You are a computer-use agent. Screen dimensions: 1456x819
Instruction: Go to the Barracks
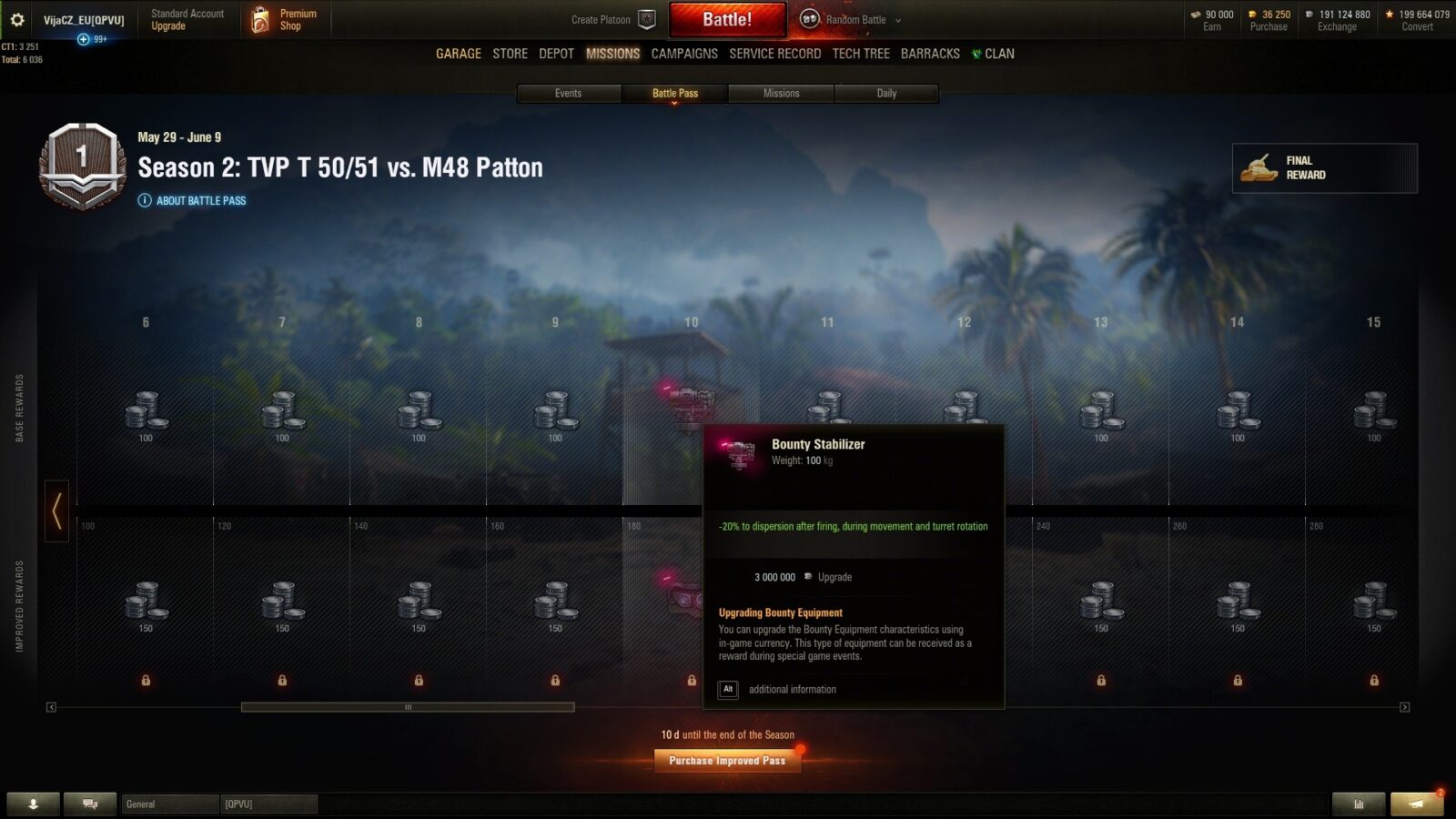[930, 54]
